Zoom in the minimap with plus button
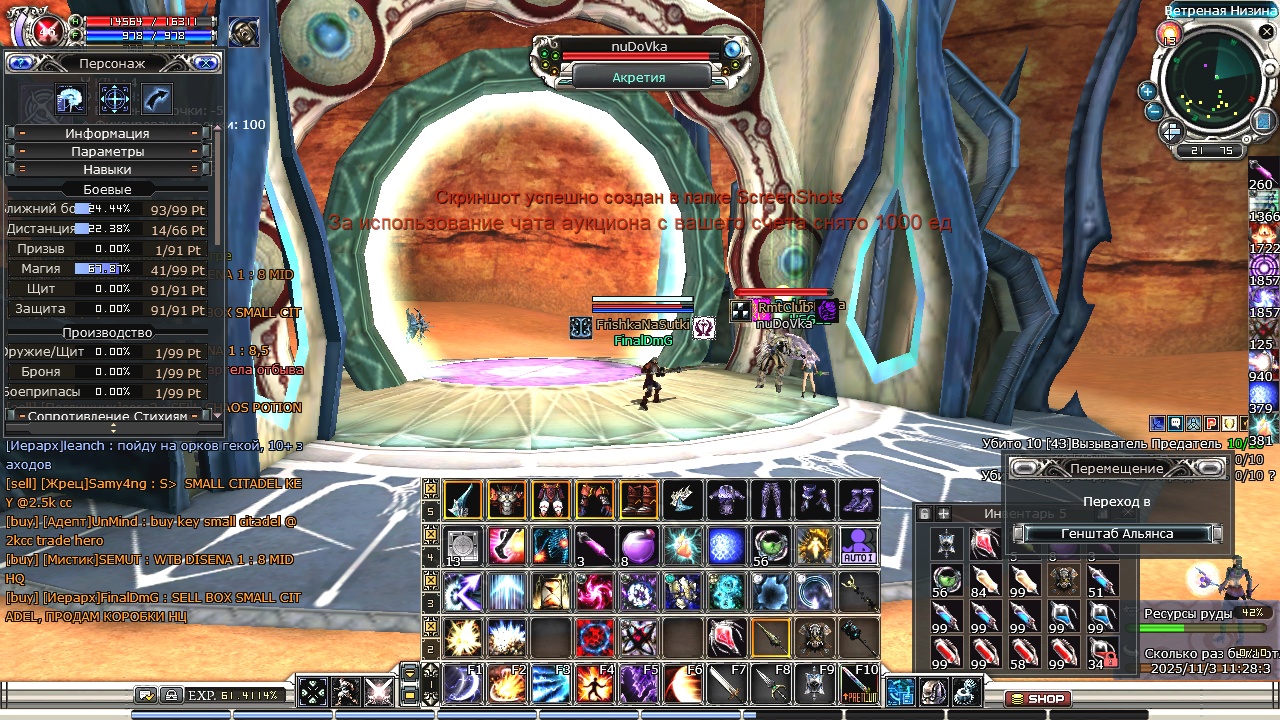Screen dimensions: 1280x720 pos(1147,91)
